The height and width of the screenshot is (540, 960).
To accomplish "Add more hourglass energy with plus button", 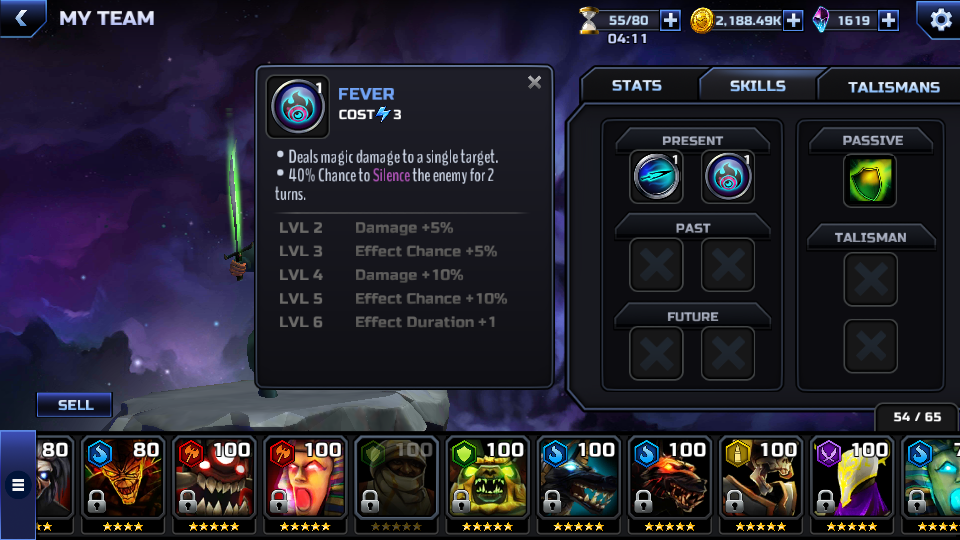I will pyautogui.click(x=670, y=20).
